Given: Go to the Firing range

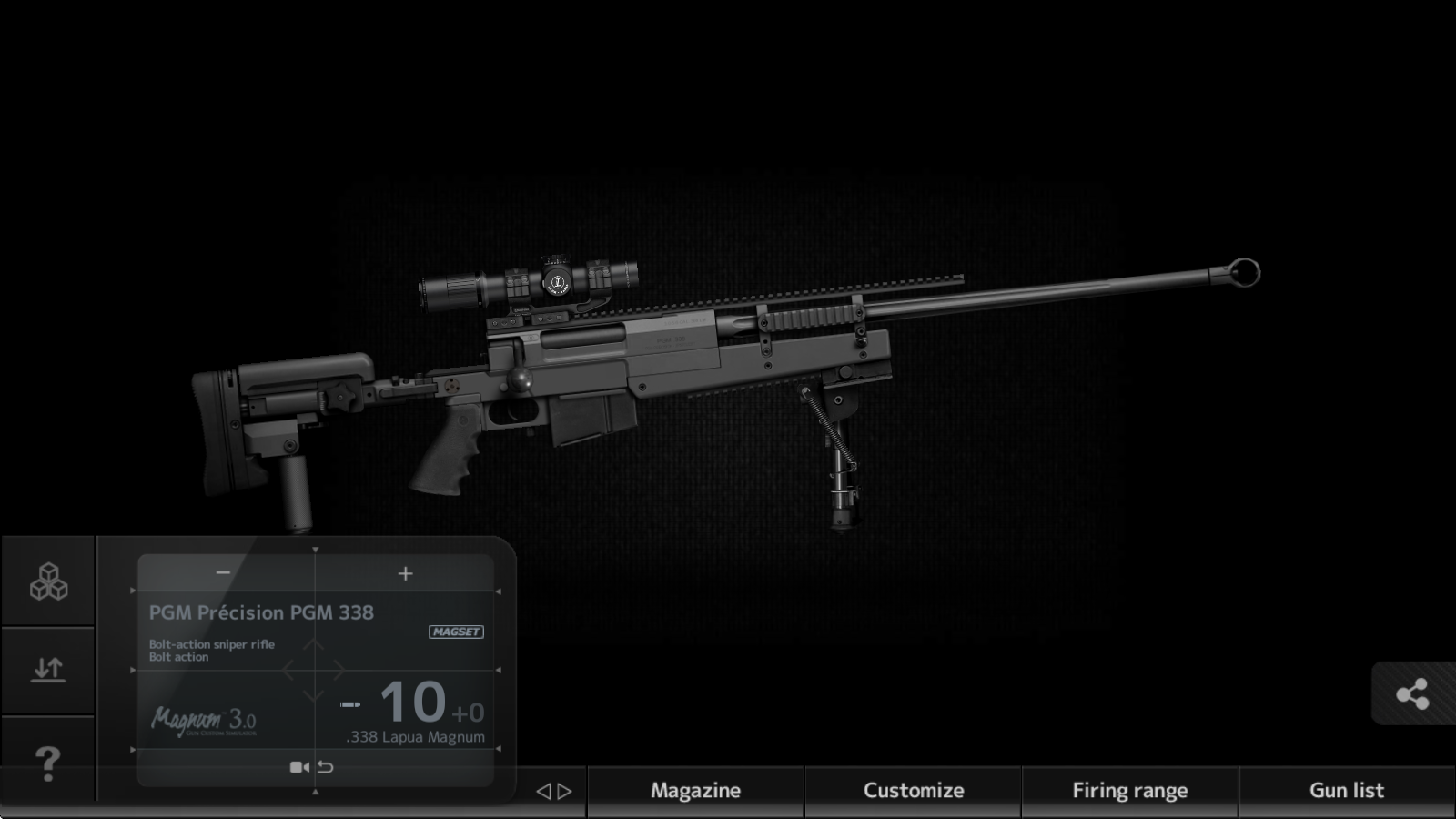Looking at the screenshot, I should 1129,791.
